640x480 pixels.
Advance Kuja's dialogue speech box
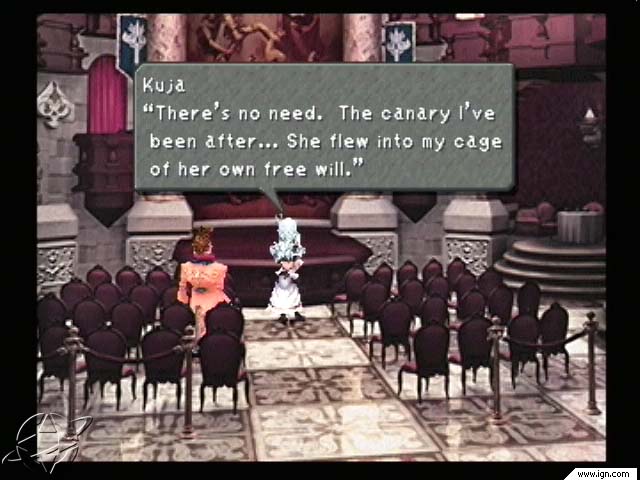click(324, 127)
